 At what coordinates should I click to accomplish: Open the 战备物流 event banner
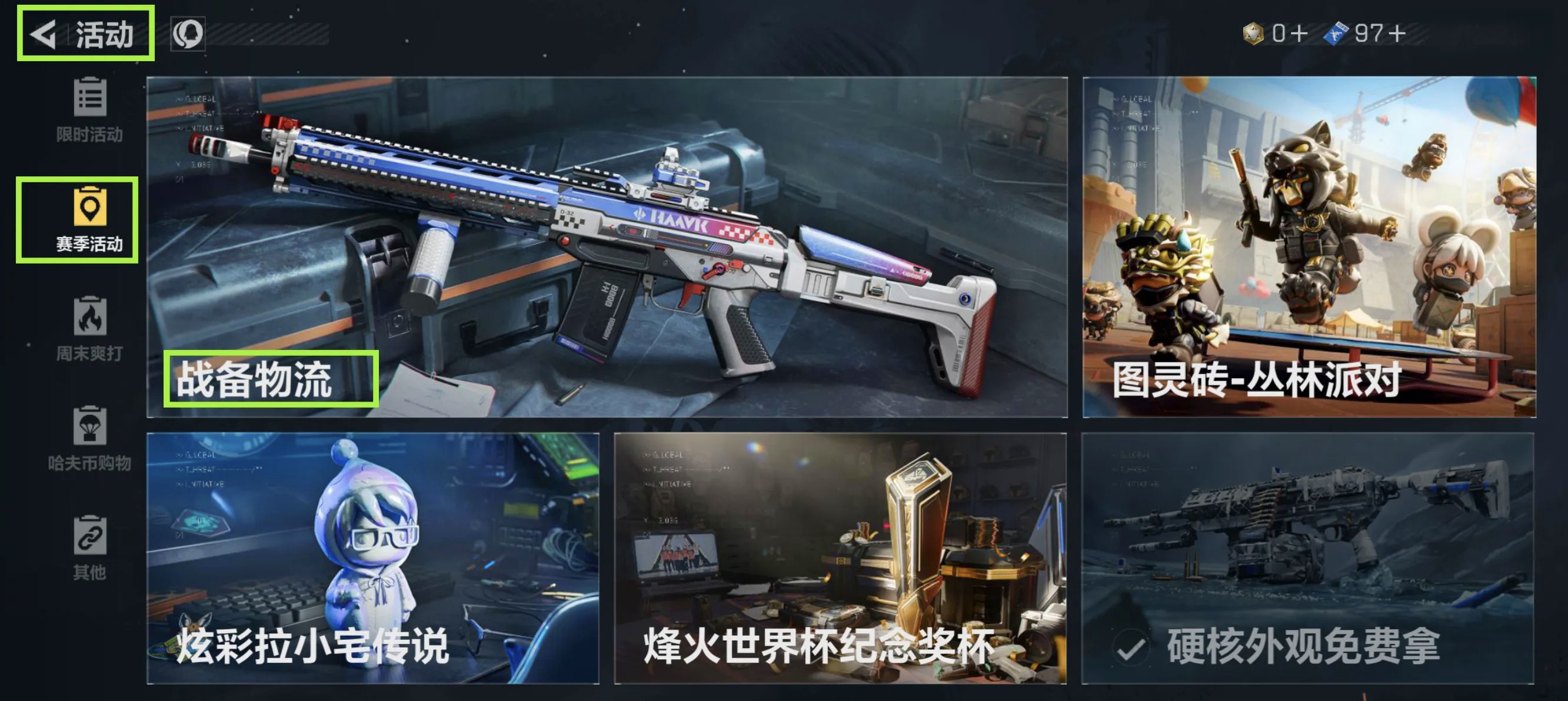(607, 246)
